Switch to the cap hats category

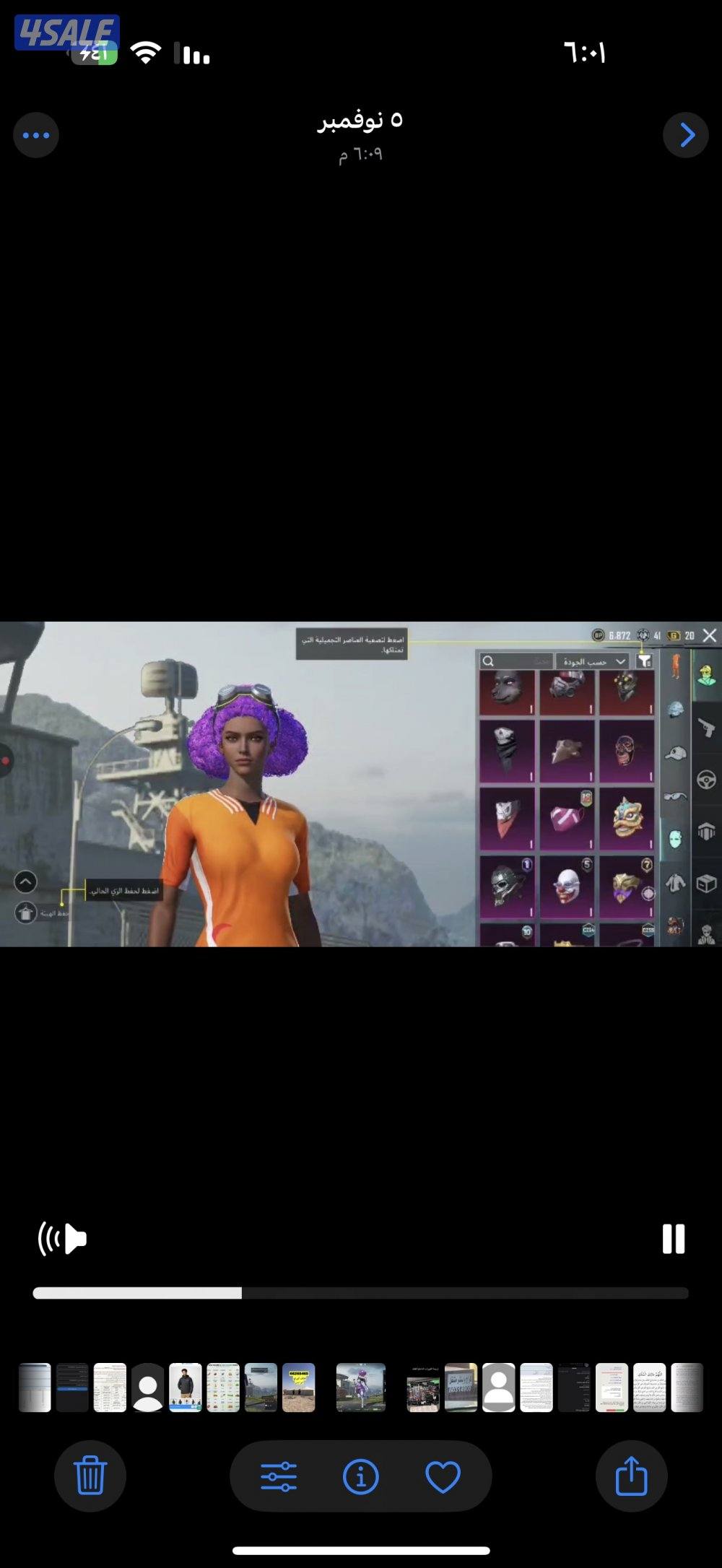tap(676, 753)
